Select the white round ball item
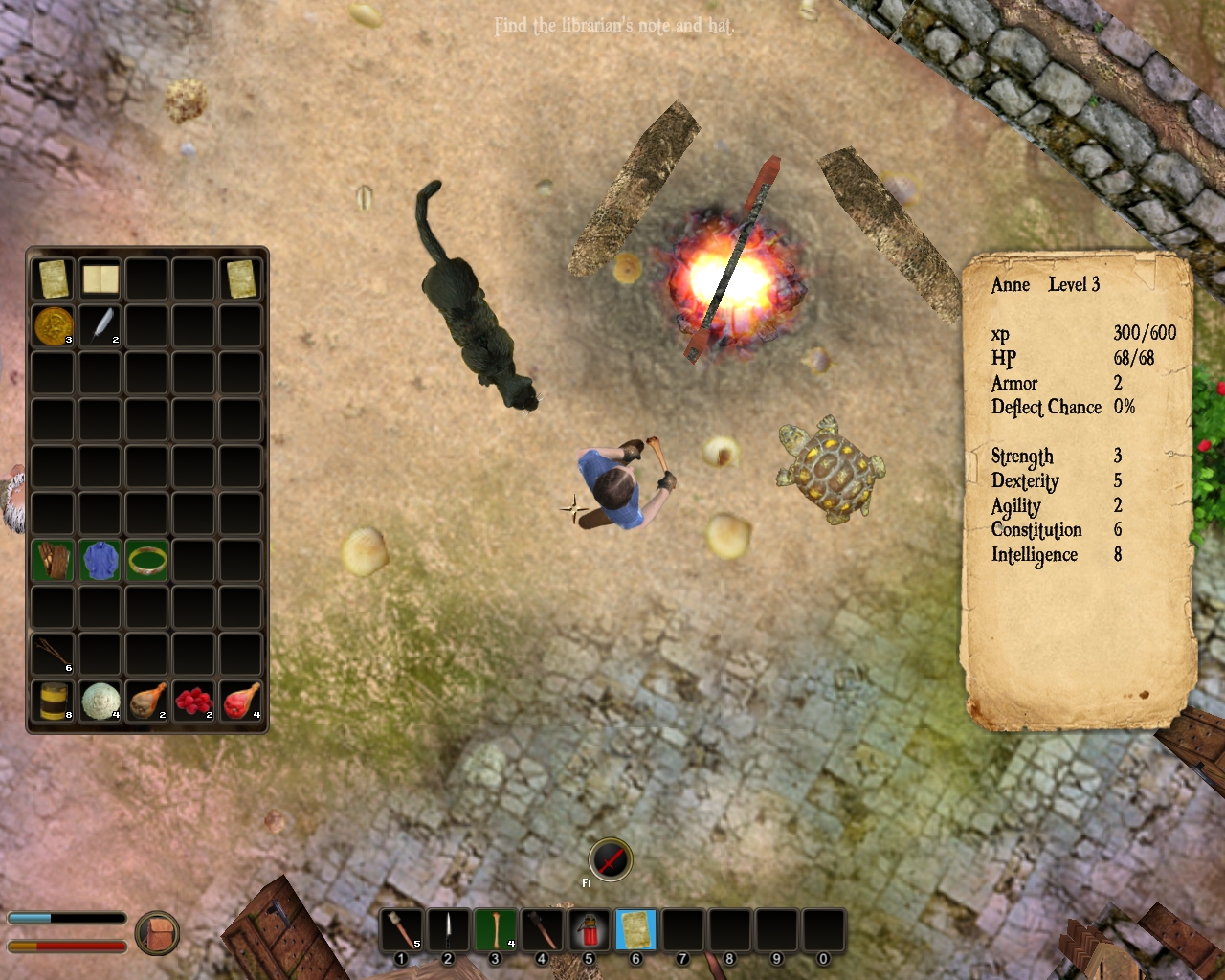Image resolution: width=1225 pixels, height=980 pixels. click(100, 702)
